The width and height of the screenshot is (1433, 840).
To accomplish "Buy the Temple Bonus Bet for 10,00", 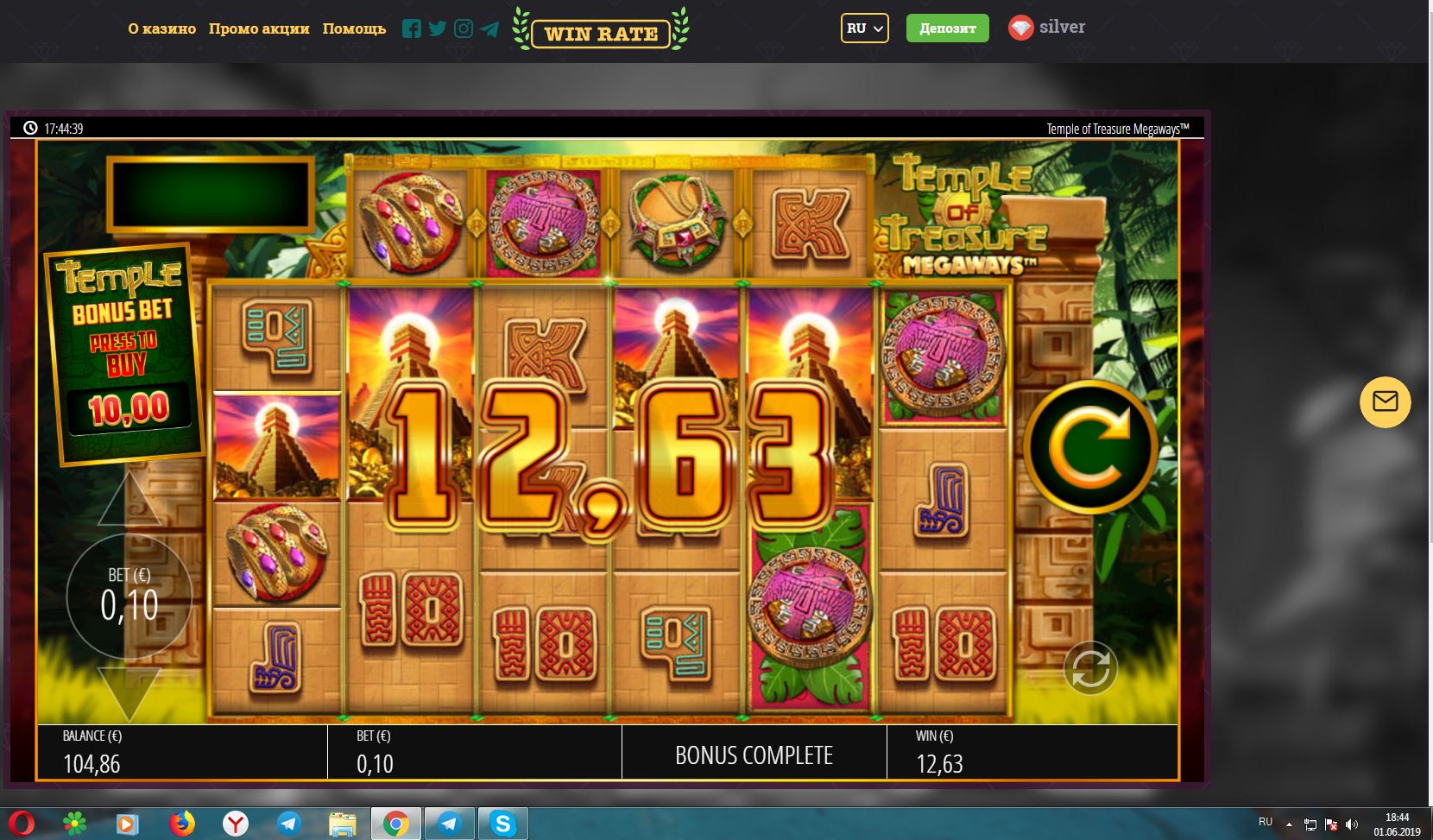I will click(x=125, y=356).
